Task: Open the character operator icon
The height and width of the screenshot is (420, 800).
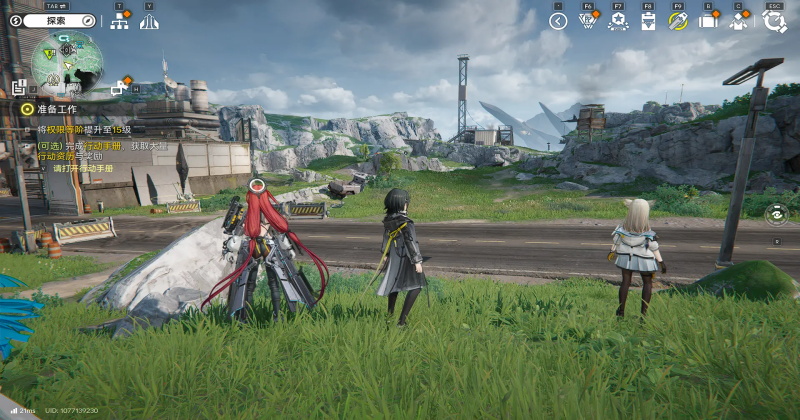Action: [x=739, y=21]
